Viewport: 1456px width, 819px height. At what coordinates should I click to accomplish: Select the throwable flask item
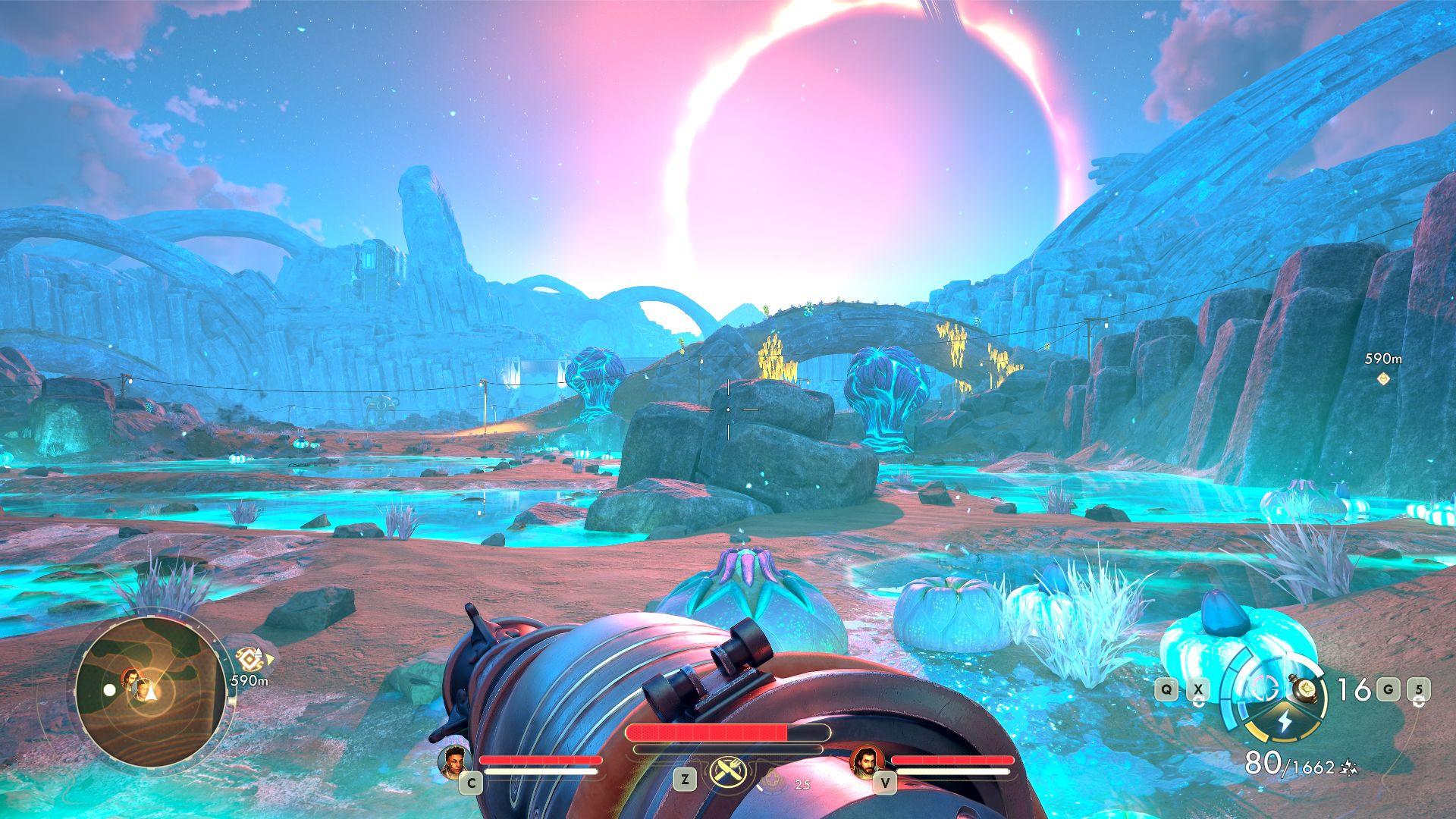click(1306, 689)
